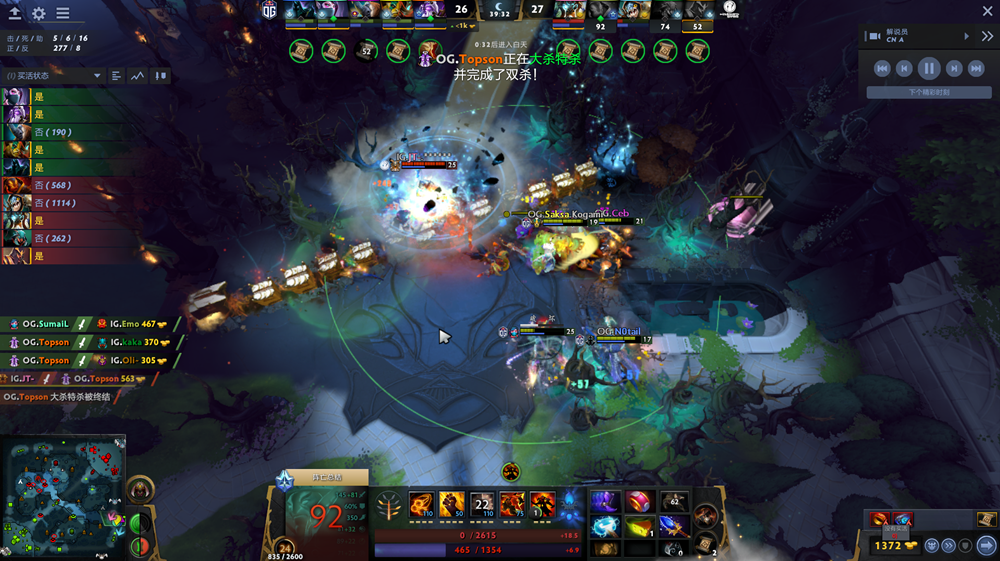Click the town portal scroll slot
This screenshot has height=561, width=1000.
point(706,543)
